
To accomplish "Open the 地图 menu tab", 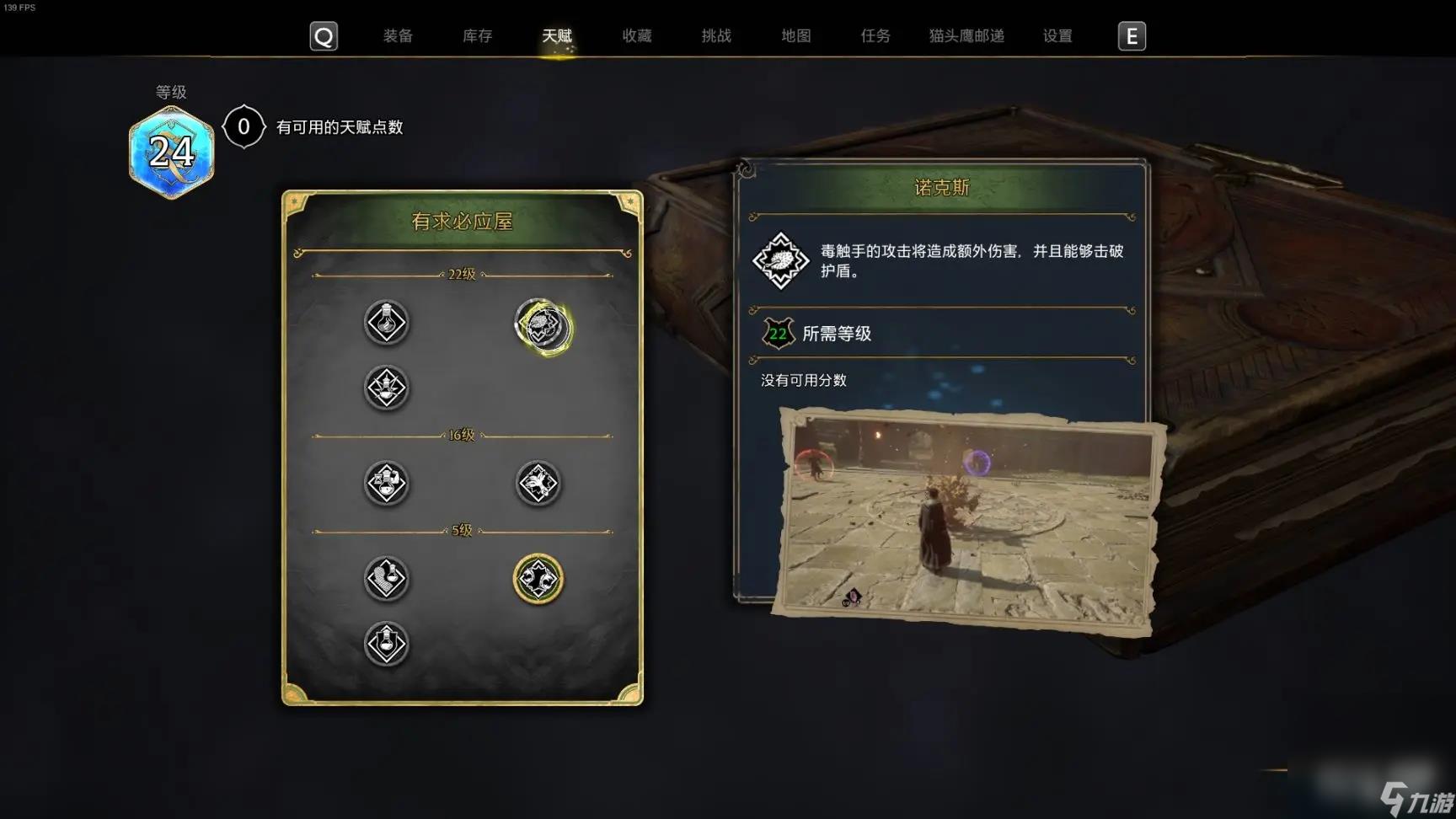I will [795, 36].
